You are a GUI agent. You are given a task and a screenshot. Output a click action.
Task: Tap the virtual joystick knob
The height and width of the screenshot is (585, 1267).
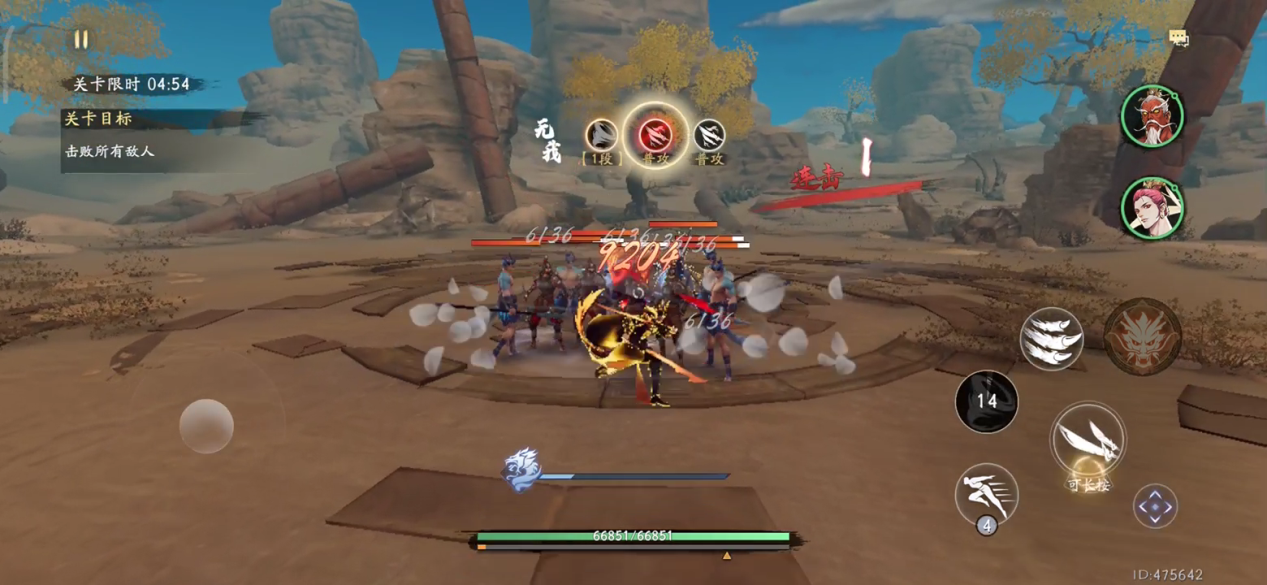(206, 426)
